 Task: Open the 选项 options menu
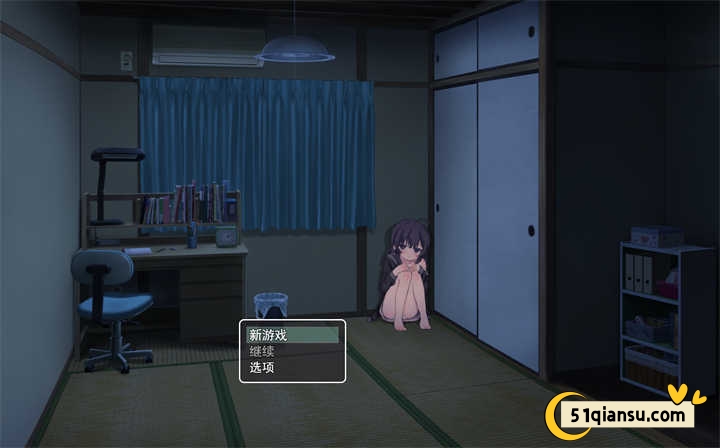click(x=292, y=367)
